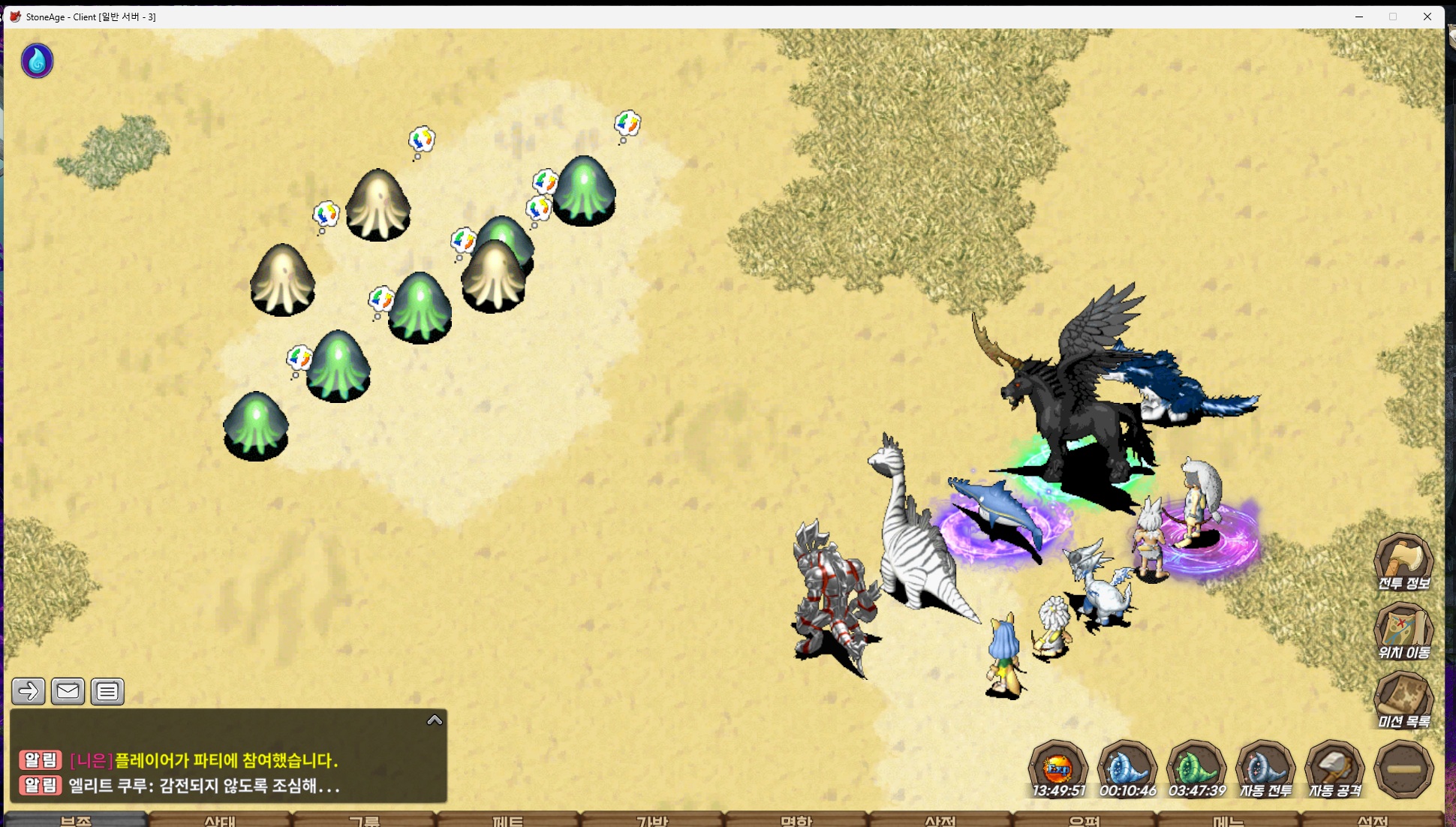Click the blue water drop icon

37,61
